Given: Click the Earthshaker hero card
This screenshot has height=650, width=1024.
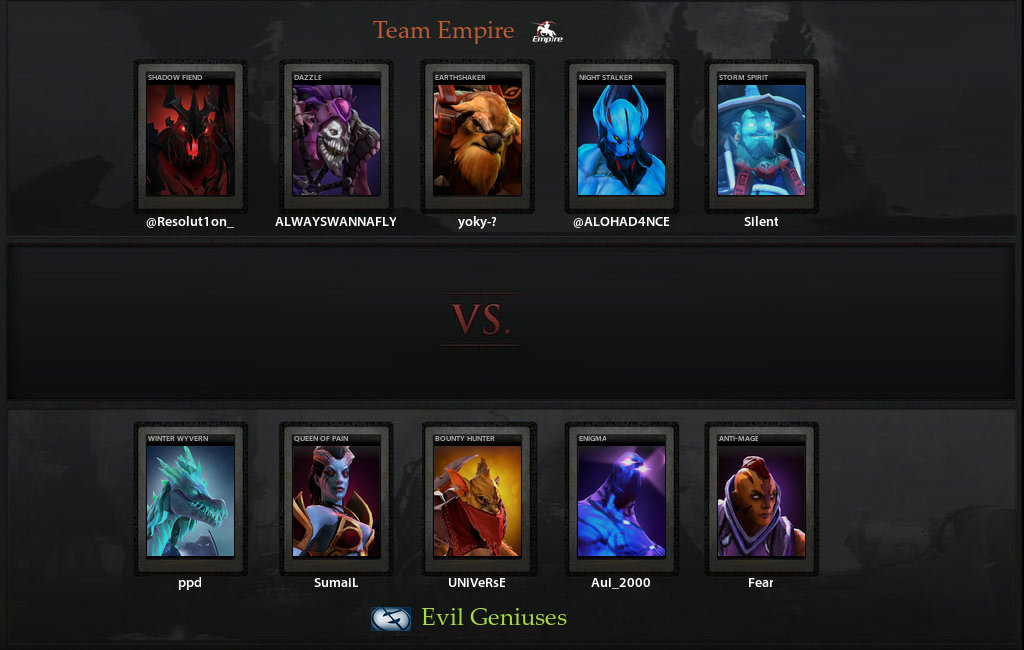Looking at the screenshot, I should [477, 138].
